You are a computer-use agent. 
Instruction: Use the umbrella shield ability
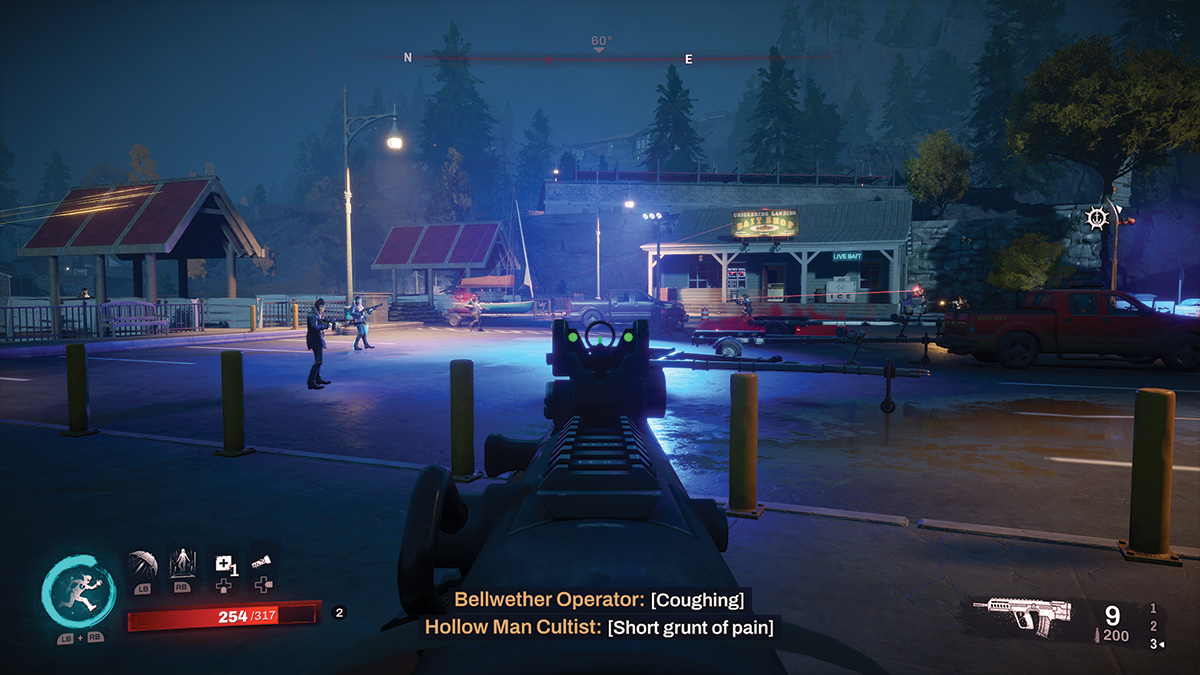(x=143, y=563)
